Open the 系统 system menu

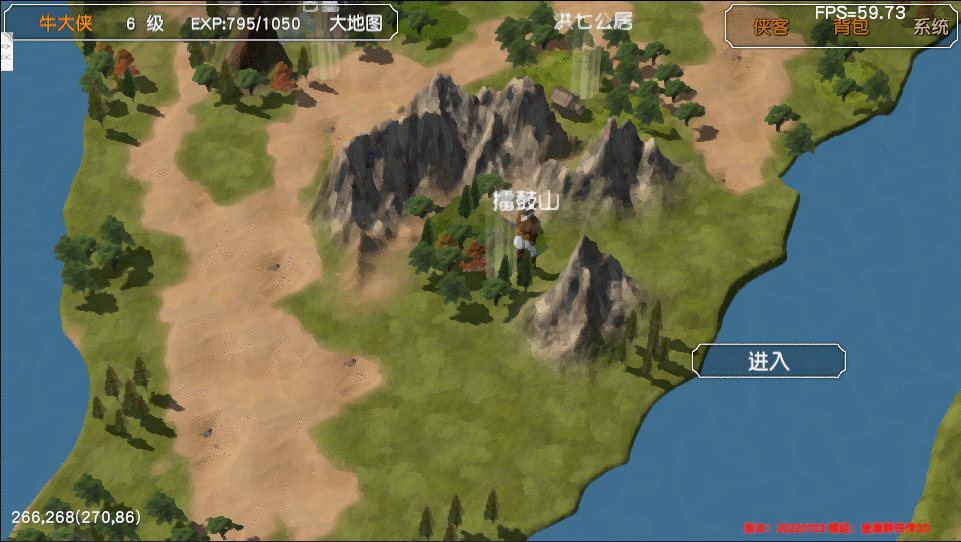coord(931,27)
